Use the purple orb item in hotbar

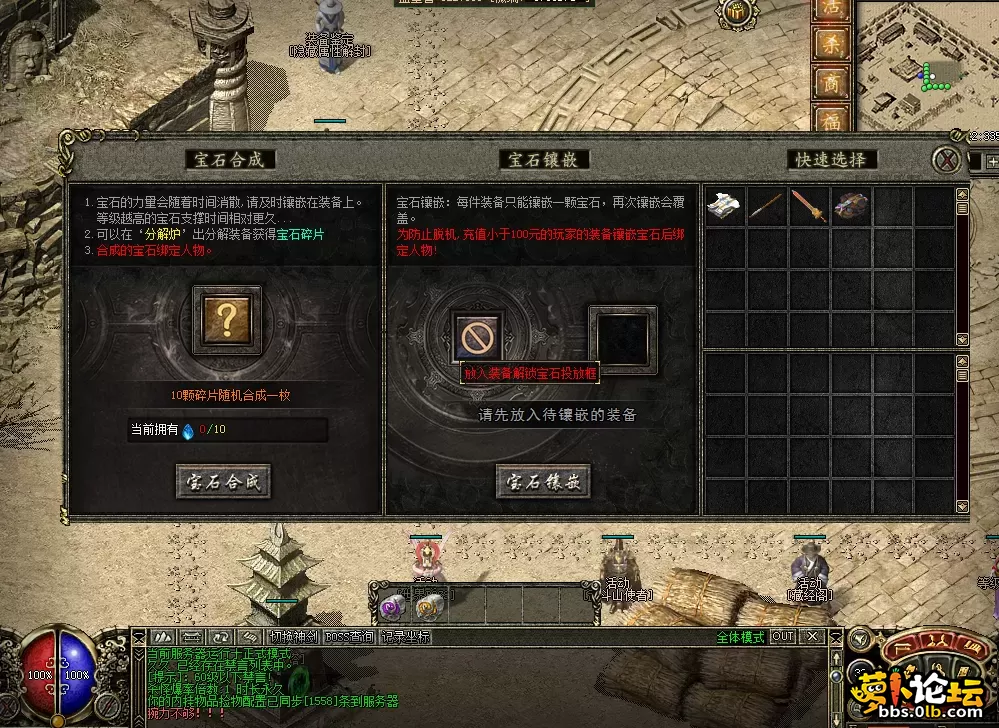point(390,606)
